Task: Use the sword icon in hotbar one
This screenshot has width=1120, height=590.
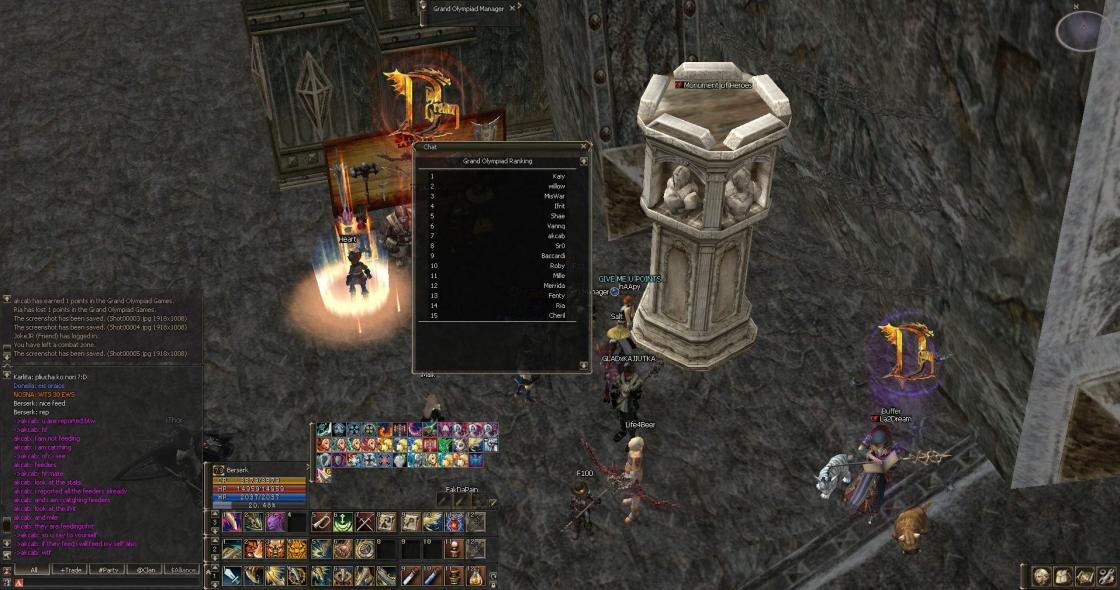Action: [x=232, y=575]
